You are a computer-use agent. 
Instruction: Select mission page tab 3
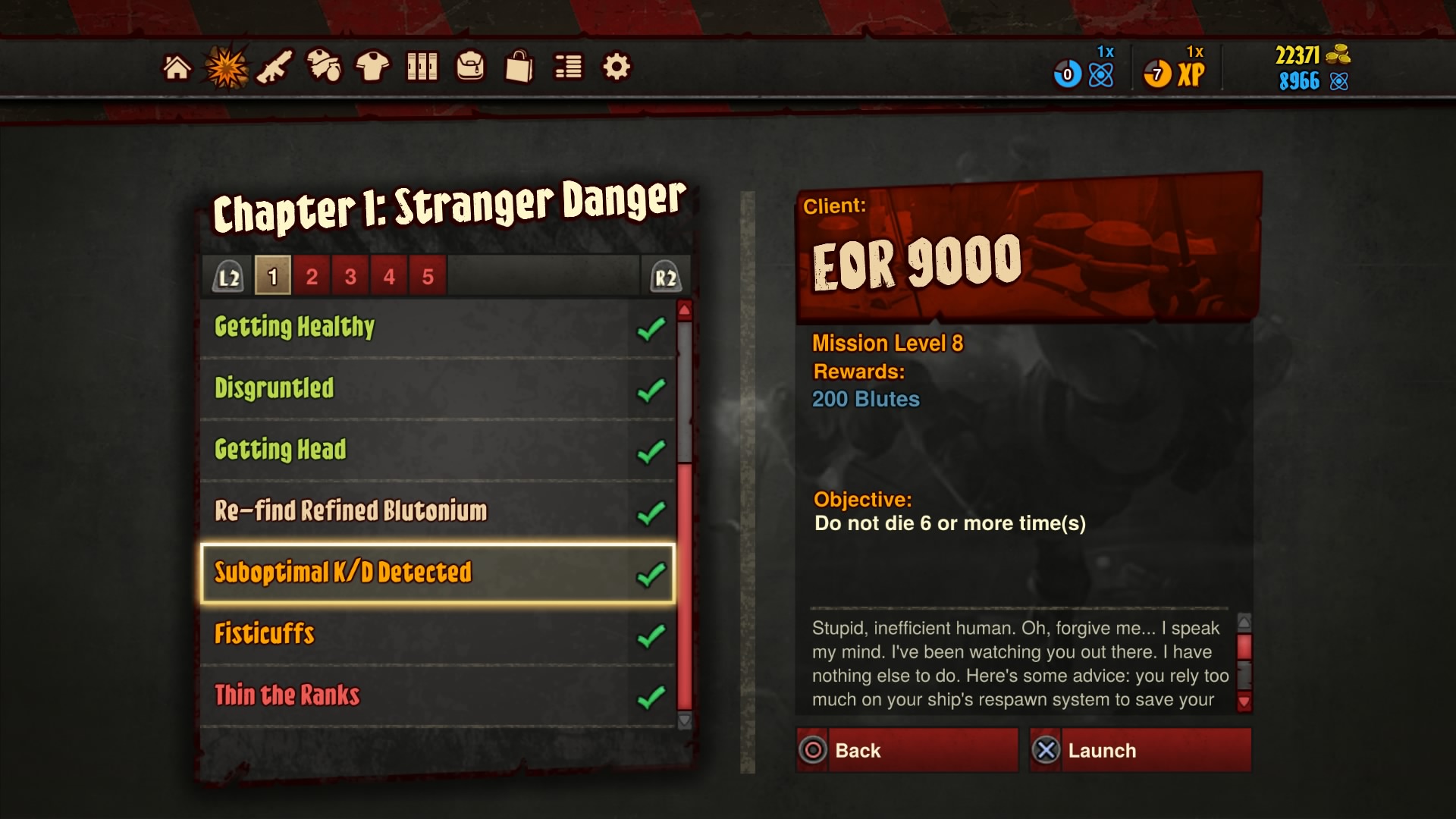pyautogui.click(x=350, y=275)
